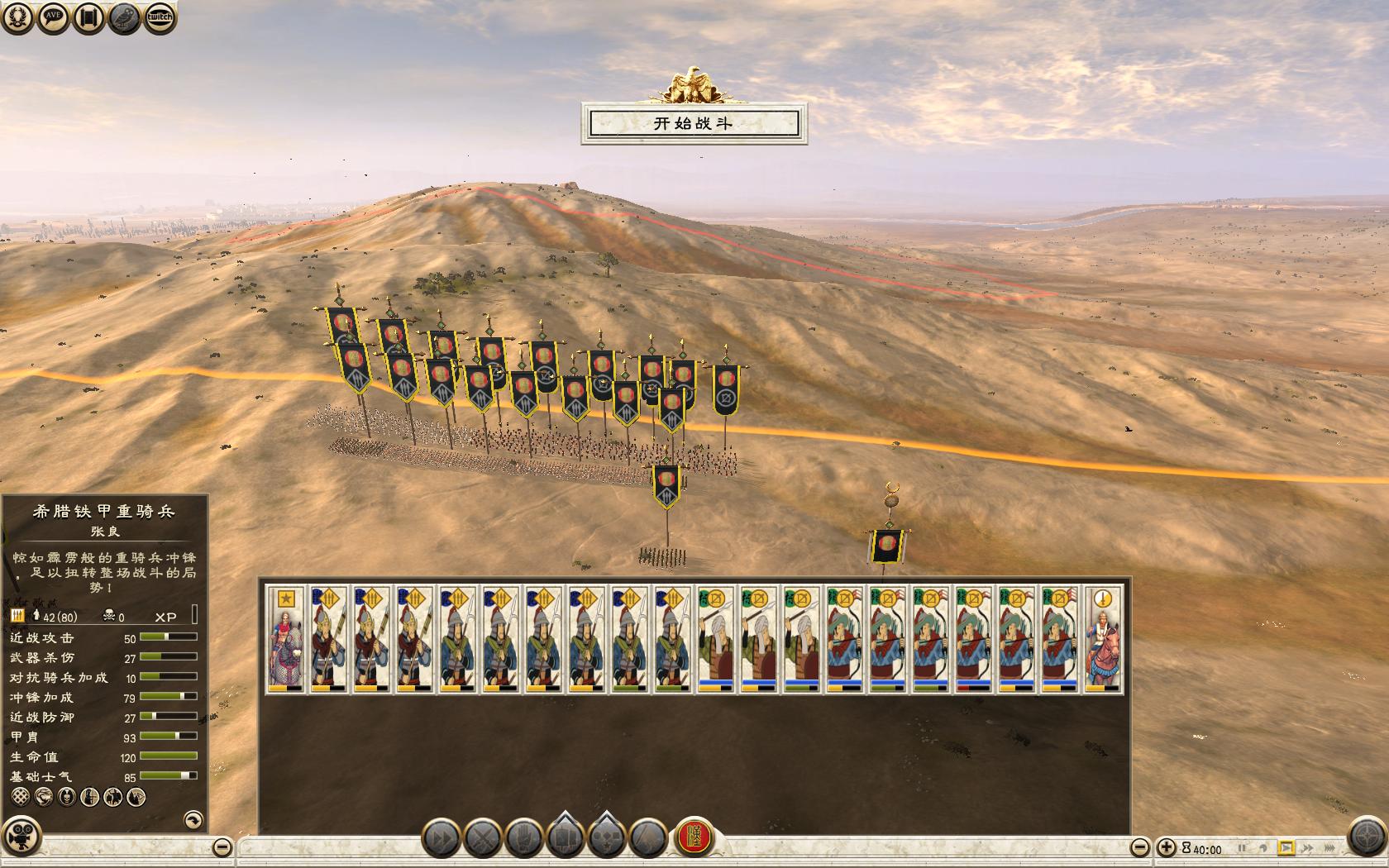The width and height of the screenshot is (1389, 868).
Task: Select the cavalry unit card with exclamation mark
Action: click(1104, 640)
